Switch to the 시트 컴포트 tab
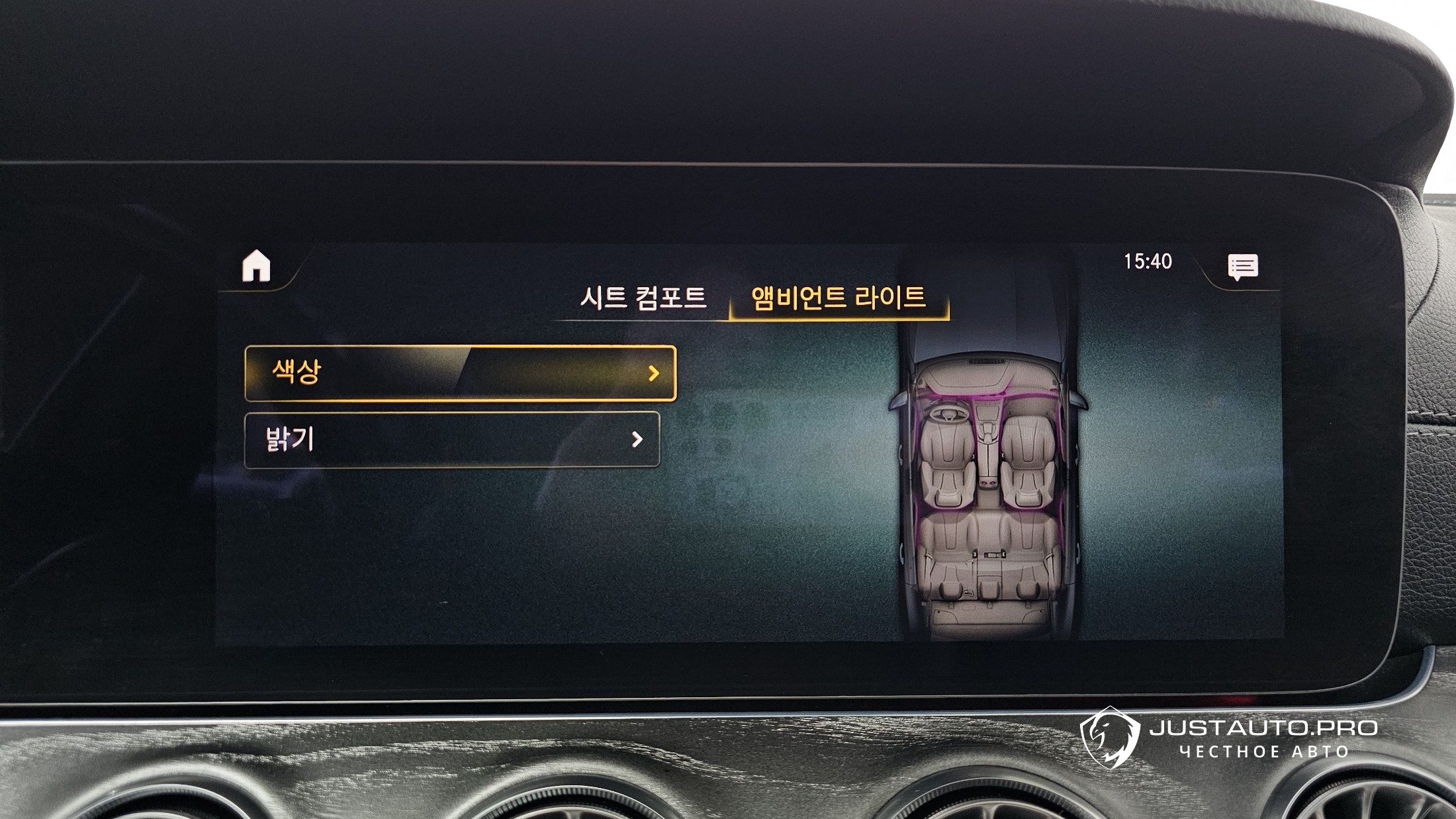The image size is (1456, 819). (643, 298)
